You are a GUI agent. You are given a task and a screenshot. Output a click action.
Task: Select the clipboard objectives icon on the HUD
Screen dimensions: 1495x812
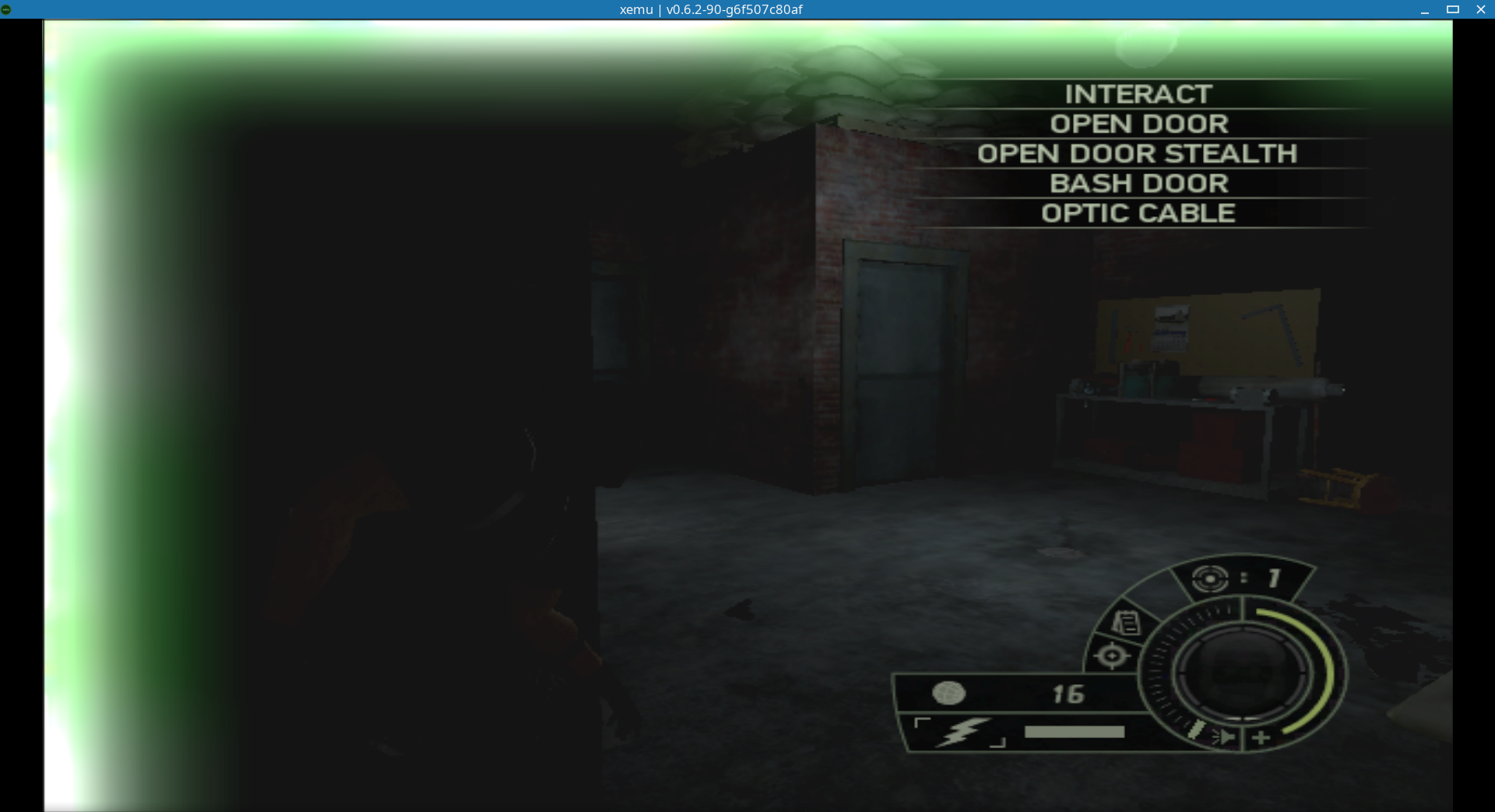coord(1124,623)
